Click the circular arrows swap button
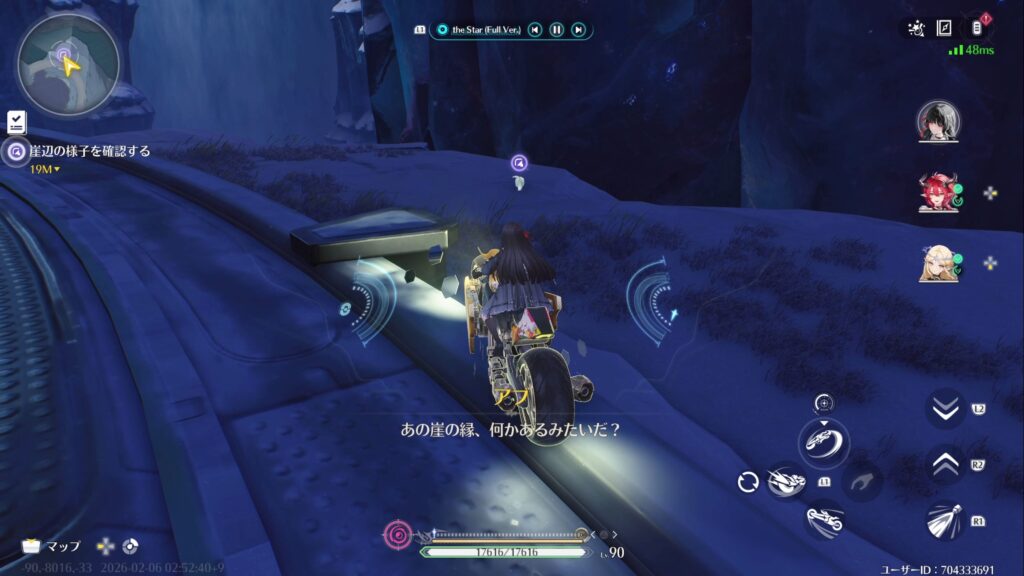The width and height of the screenshot is (1024, 576). click(x=747, y=483)
